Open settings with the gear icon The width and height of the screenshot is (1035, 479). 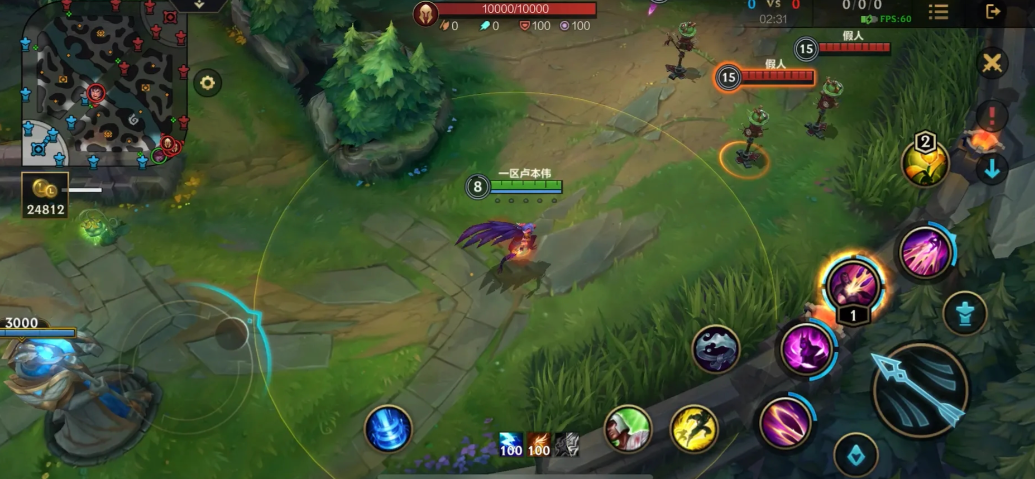click(x=207, y=82)
